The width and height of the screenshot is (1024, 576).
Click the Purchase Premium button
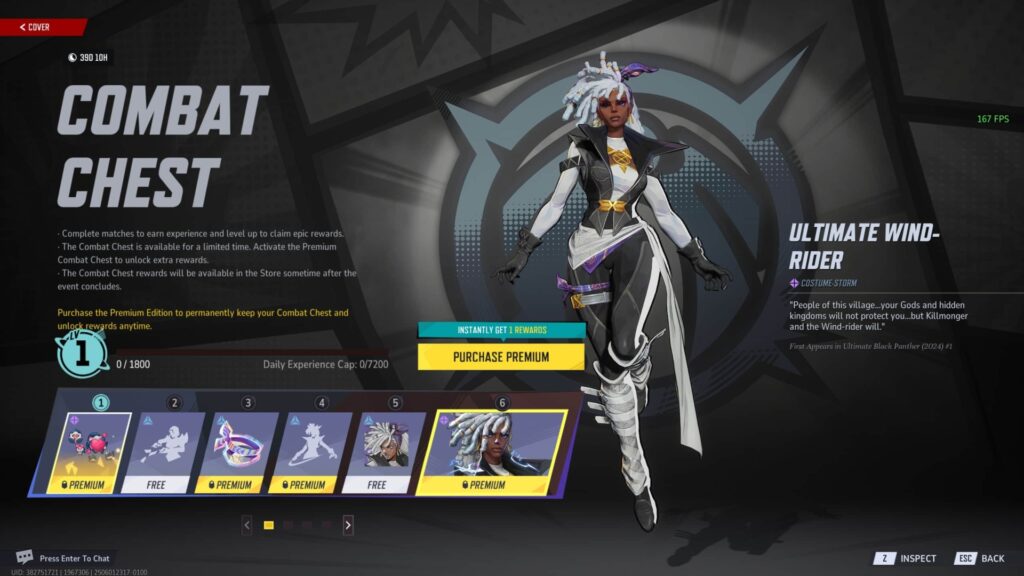pos(501,356)
